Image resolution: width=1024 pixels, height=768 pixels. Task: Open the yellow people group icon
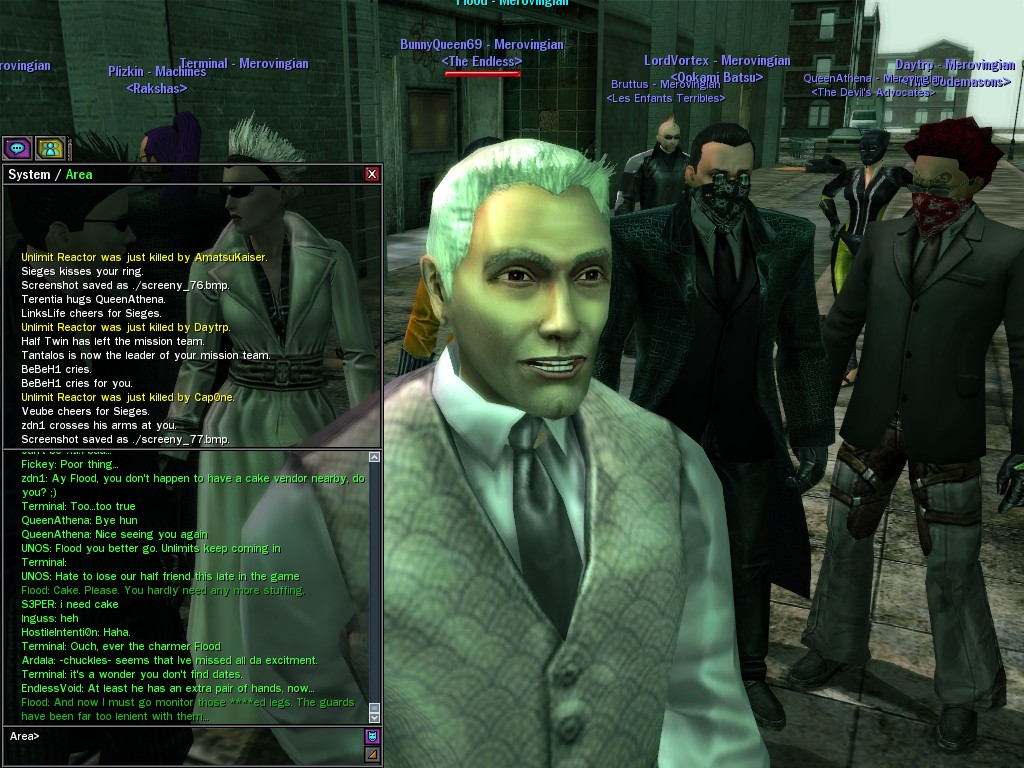click(50, 149)
